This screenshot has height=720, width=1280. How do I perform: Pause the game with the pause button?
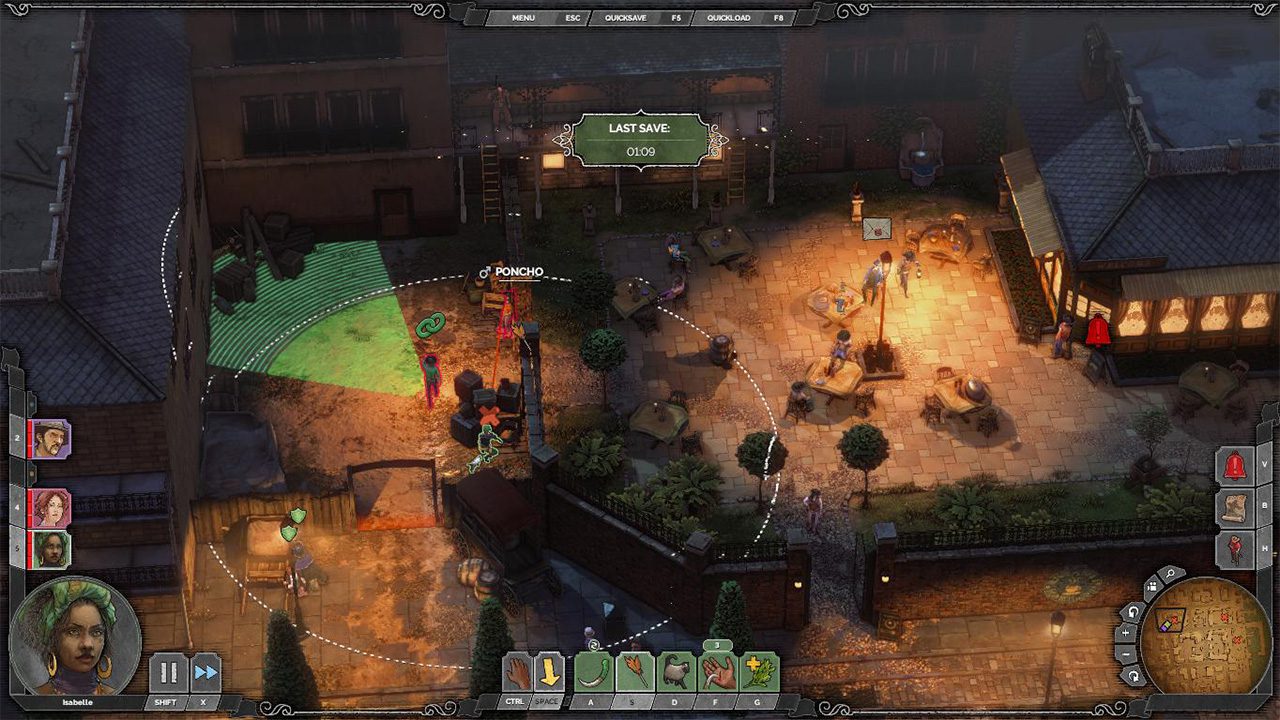click(x=167, y=672)
